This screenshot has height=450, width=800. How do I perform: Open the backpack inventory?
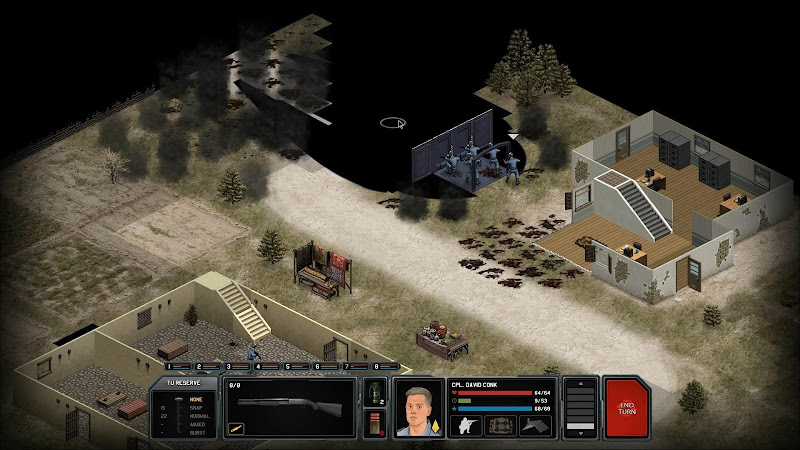coord(500,425)
